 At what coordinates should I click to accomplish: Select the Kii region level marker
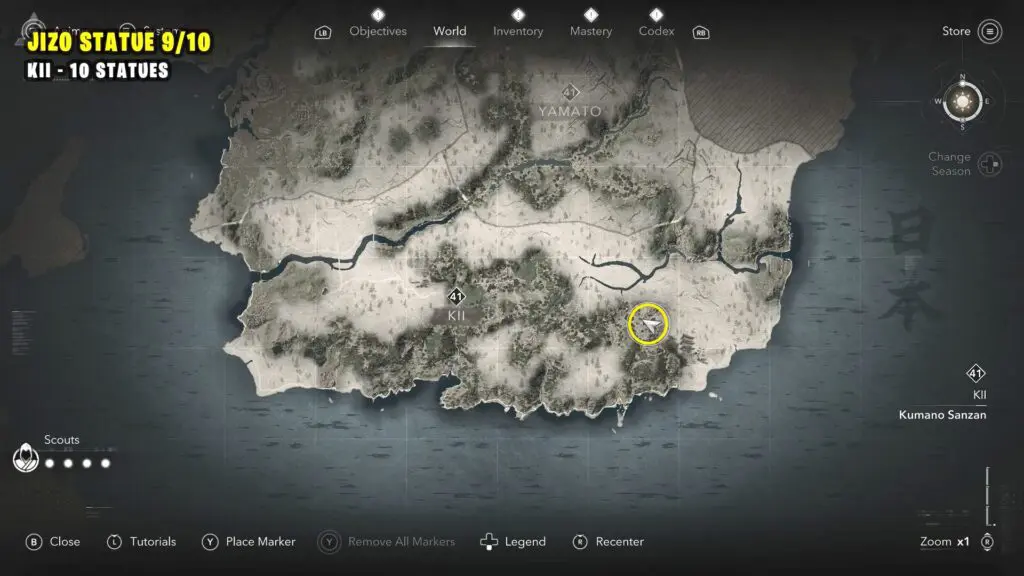coord(456,297)
